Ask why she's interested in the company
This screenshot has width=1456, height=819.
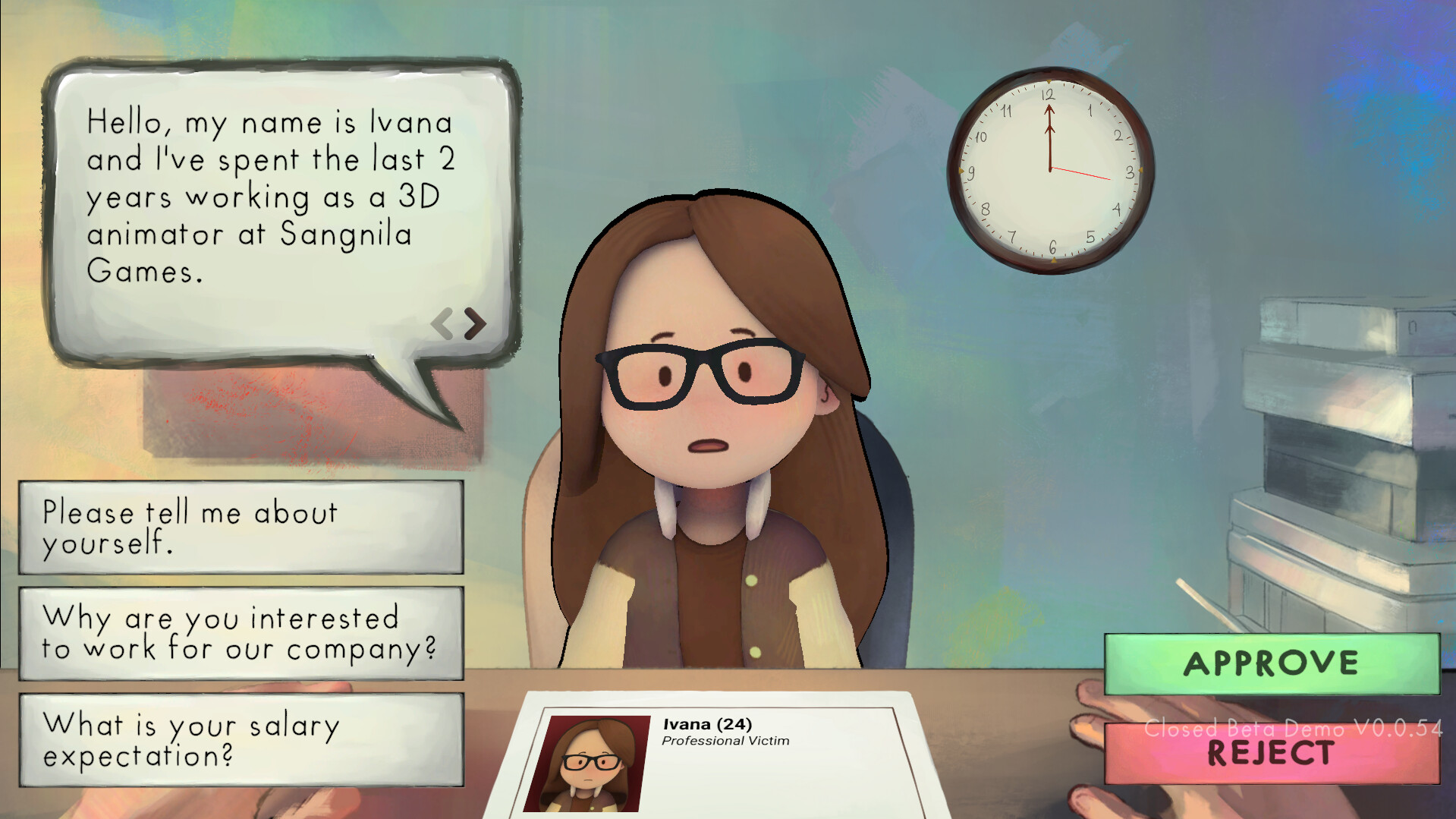(240, 634)
